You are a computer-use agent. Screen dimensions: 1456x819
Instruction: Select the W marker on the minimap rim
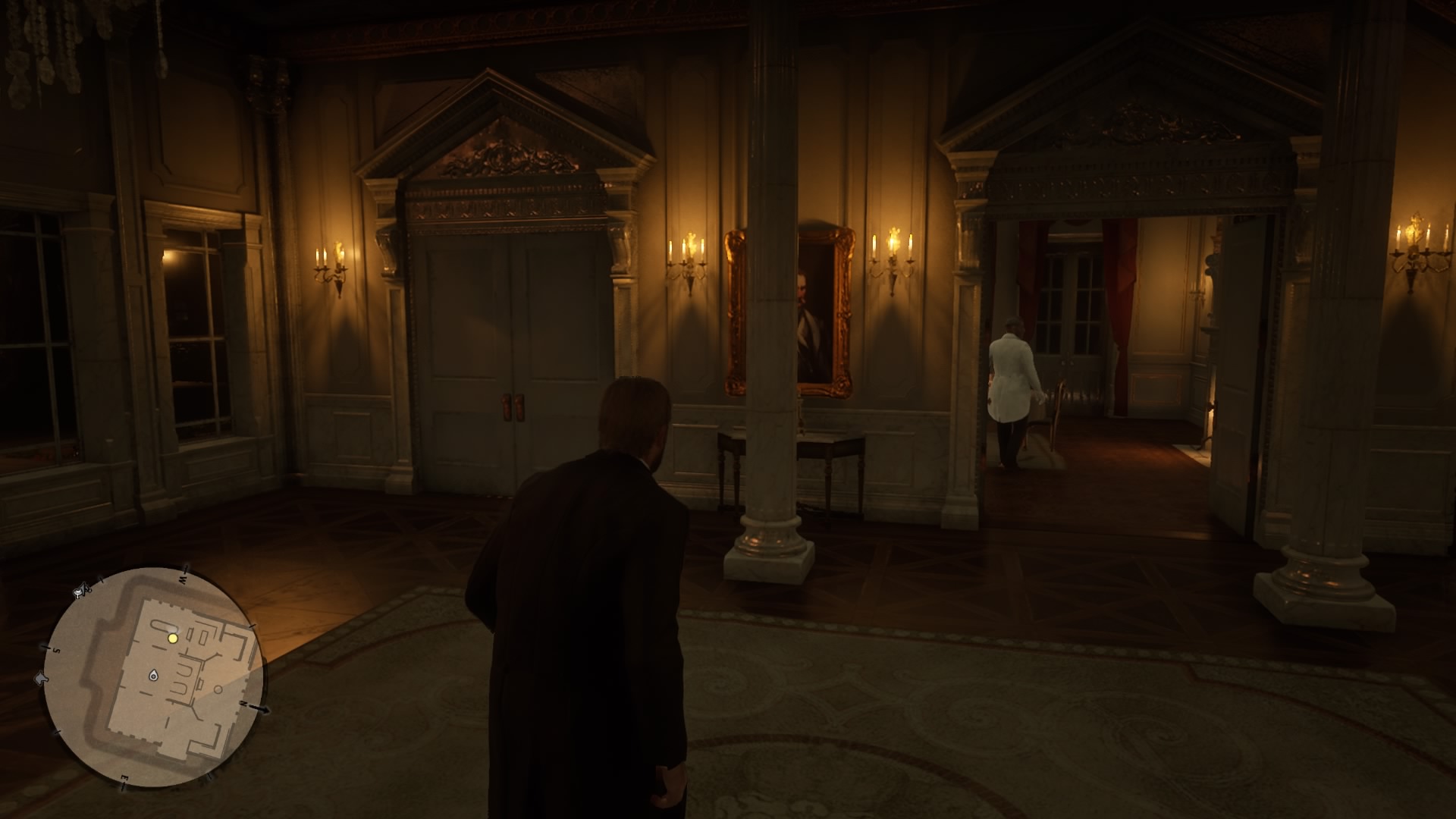183,579
